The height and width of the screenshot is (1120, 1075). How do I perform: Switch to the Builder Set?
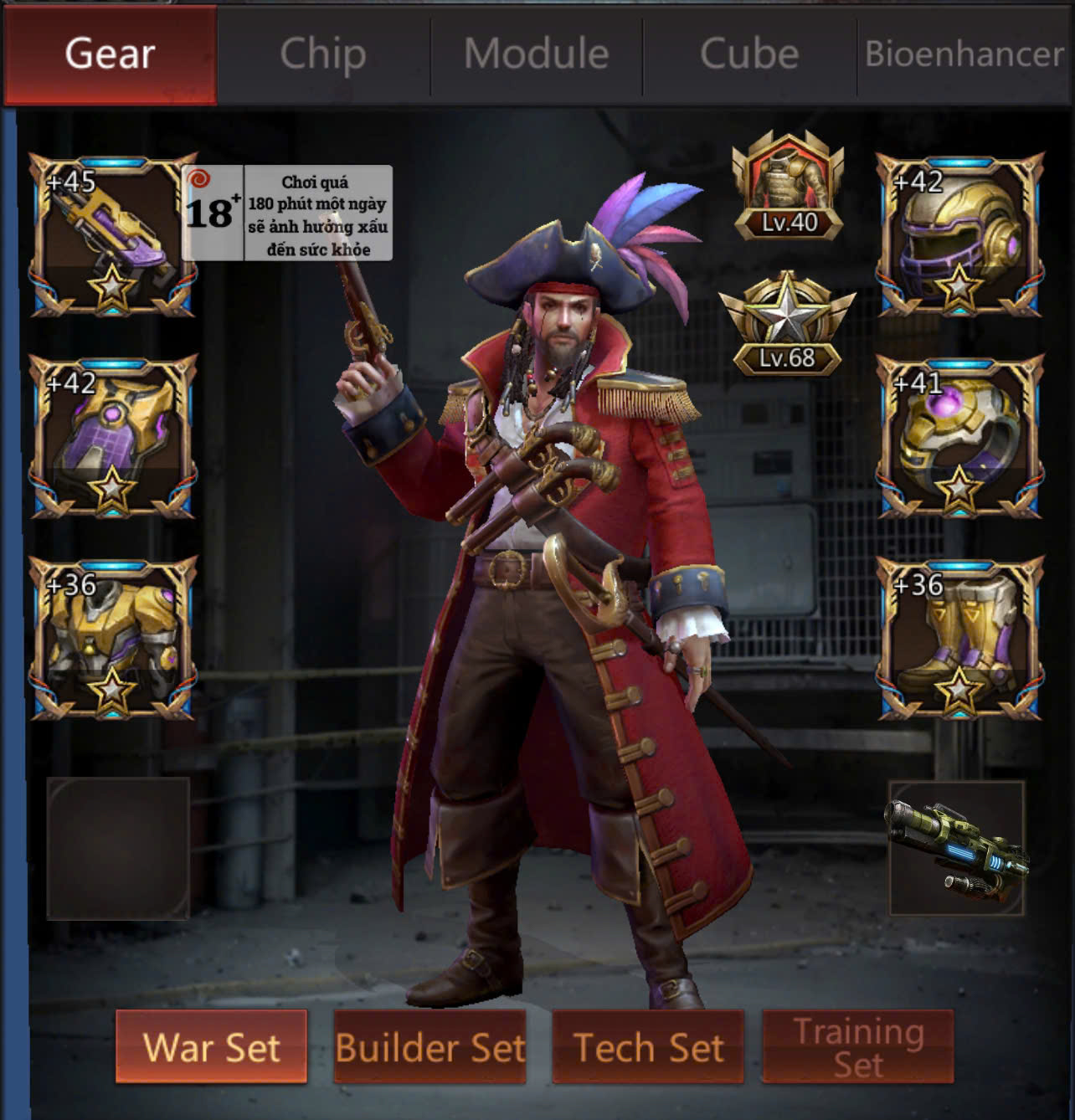(x=430, y=1046)
